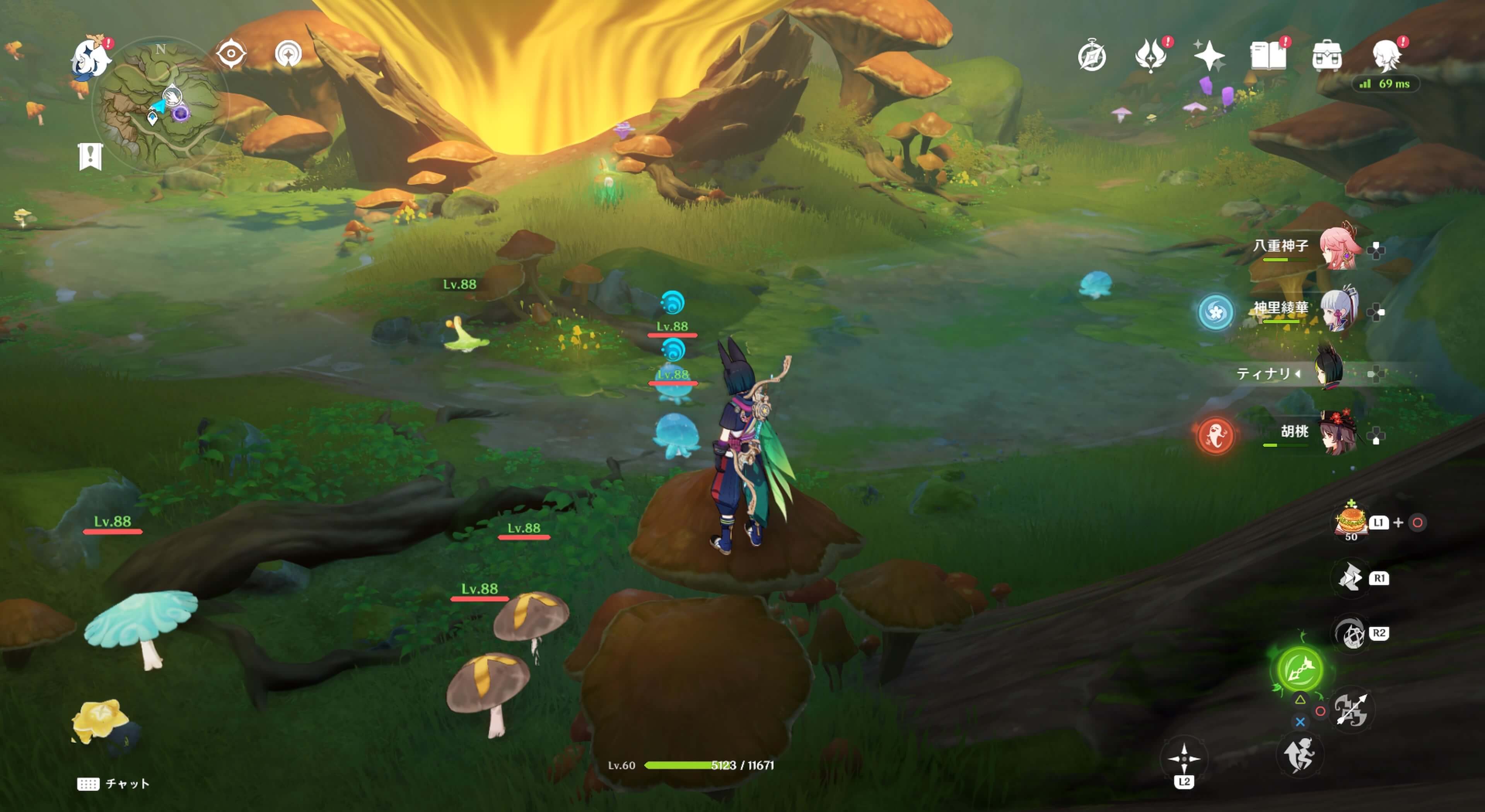Switch to party member 八重神子
Screen dimensions: 1485x812
[x=1338, y=248]
